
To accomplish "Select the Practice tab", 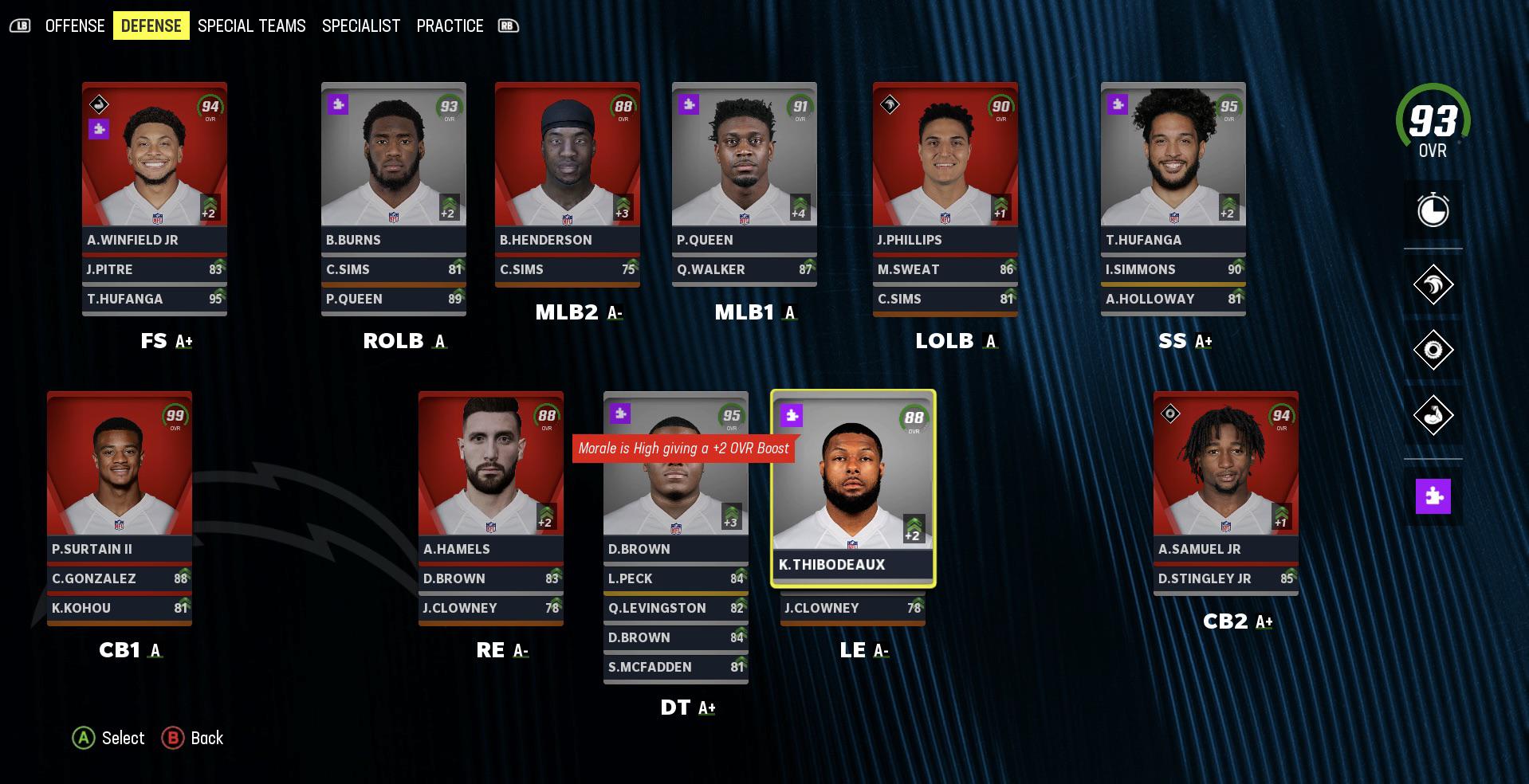I will point(450,25).
